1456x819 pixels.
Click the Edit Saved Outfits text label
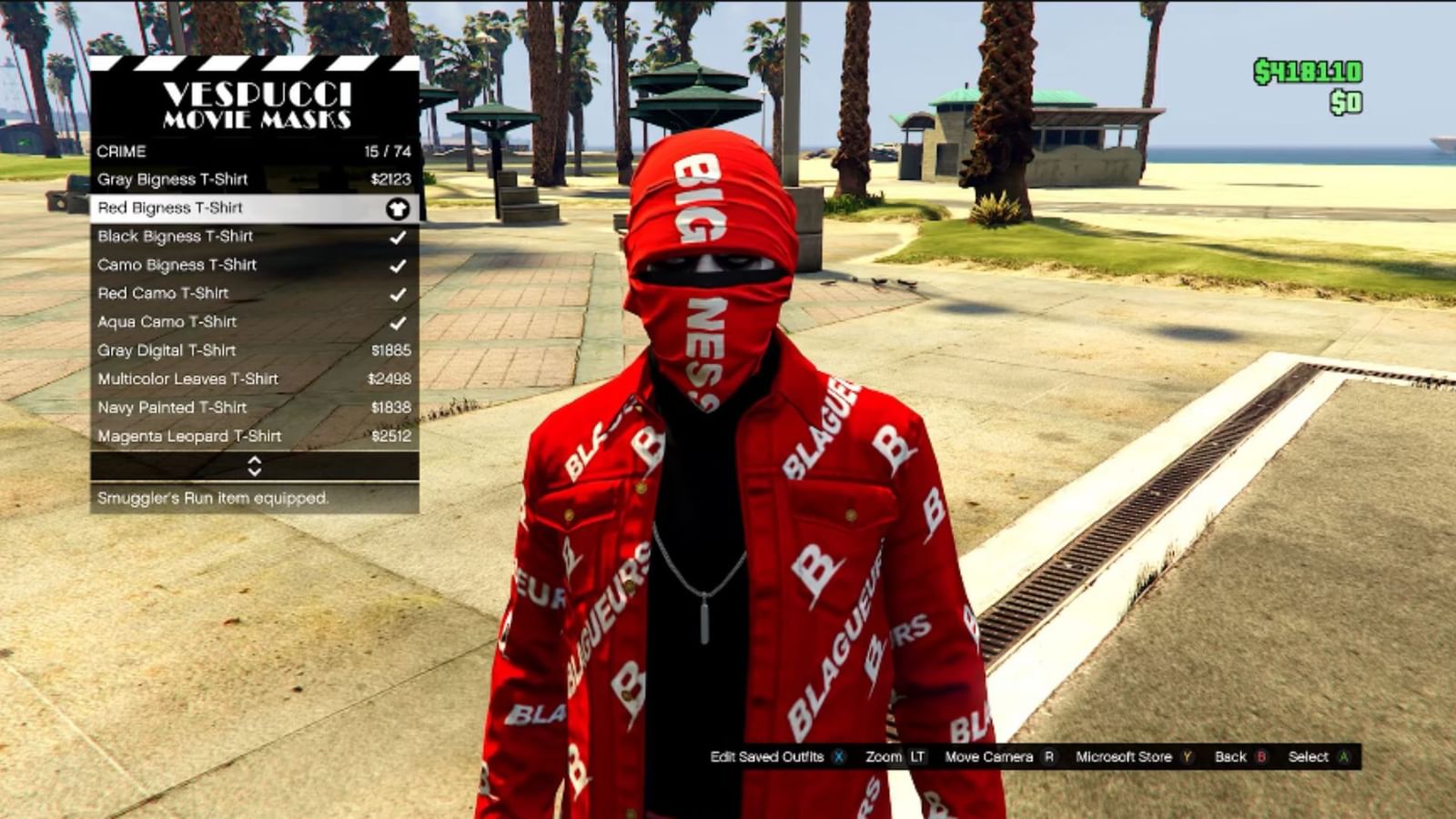click(x=769, y=756)
